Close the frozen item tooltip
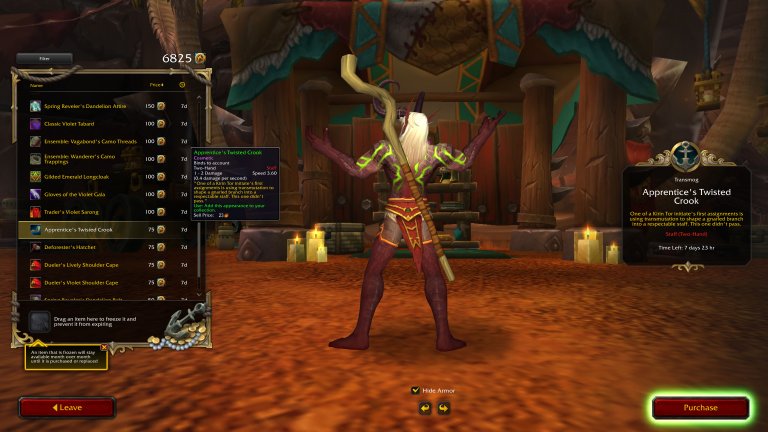Screen dimensions: 768x432 click(x=104, y=347)
